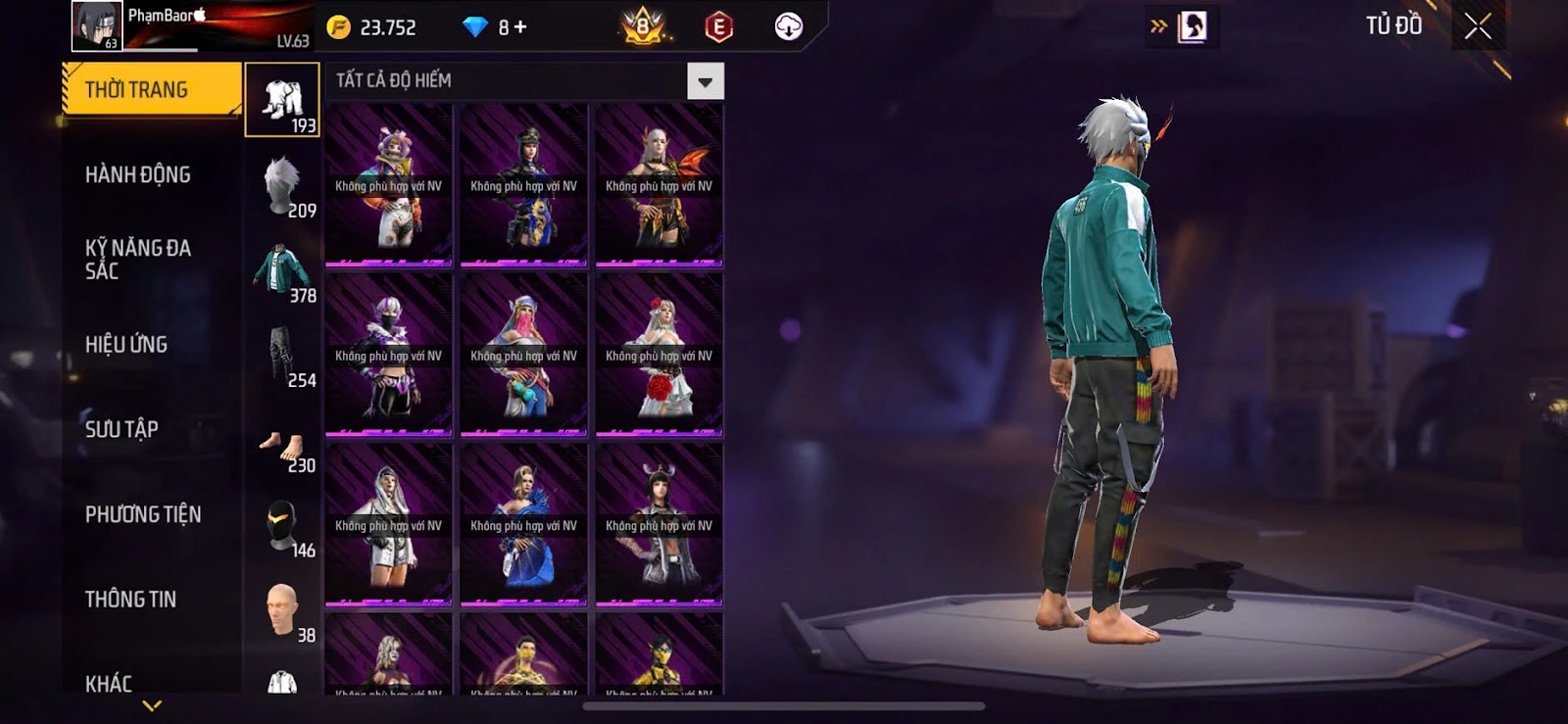
Task: Select the bunny-eared clown costume thumbnail
Action: [389, 185]
